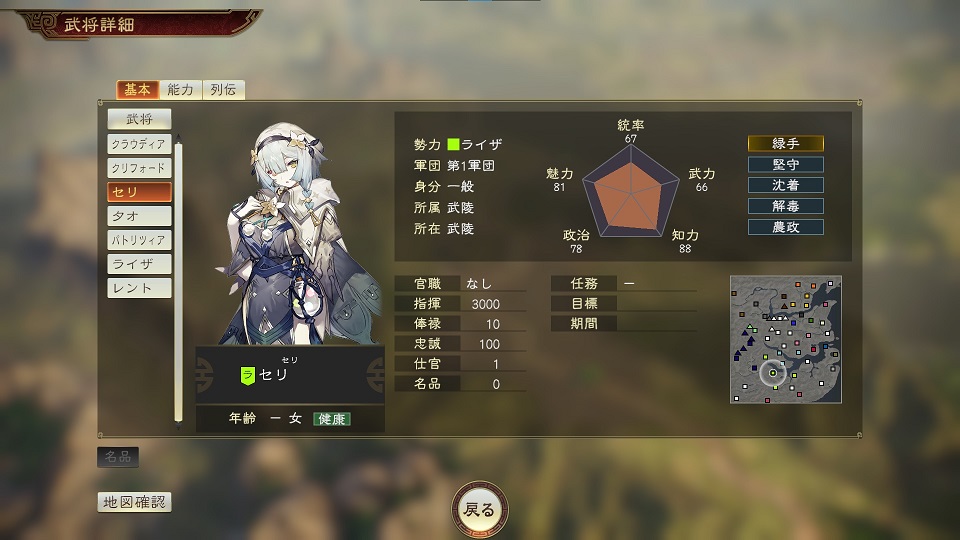Select the 緑手 trait
Screen dimensions: 960x540
pyautogui.click(x=786, y=143)
